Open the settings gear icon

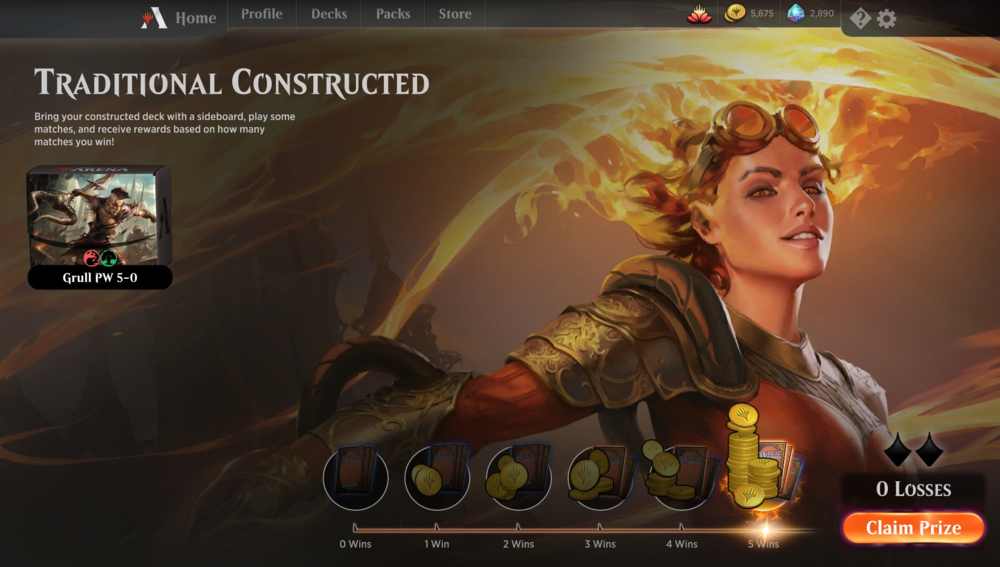[x=886, y=18]
